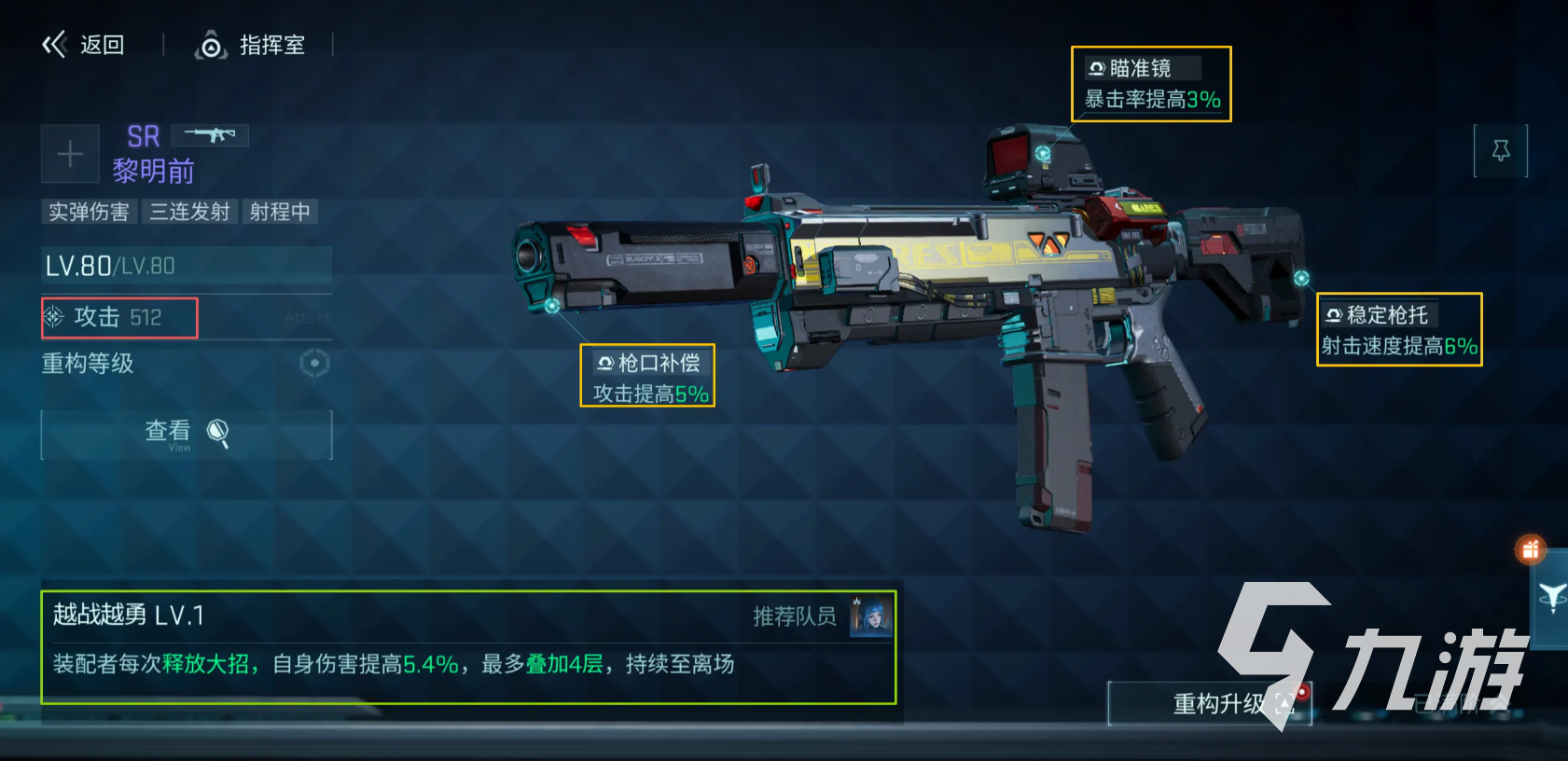1568x761 pixels.
Task: Select the 三连发射 tag
Action: [190, 212]
